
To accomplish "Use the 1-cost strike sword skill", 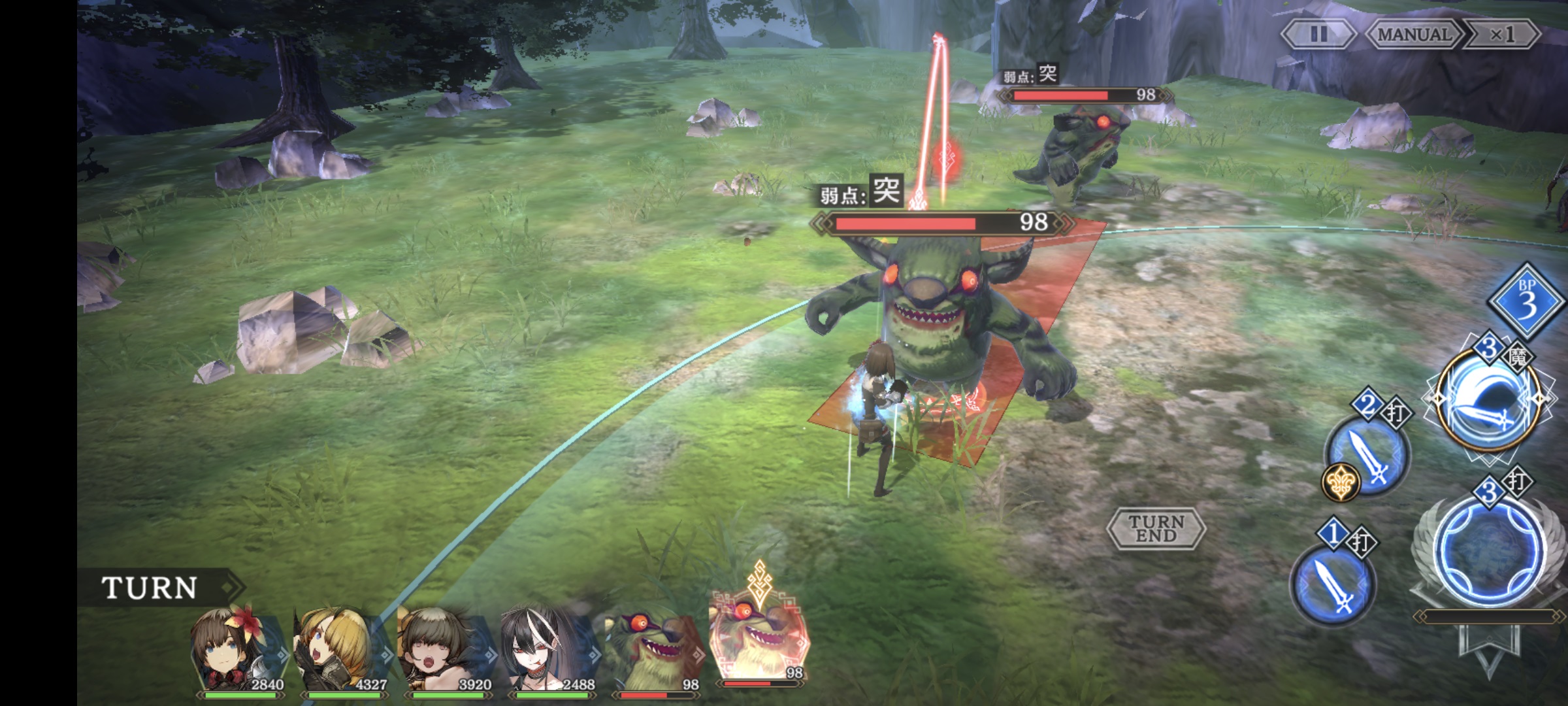I will [x=1333, y=583].
